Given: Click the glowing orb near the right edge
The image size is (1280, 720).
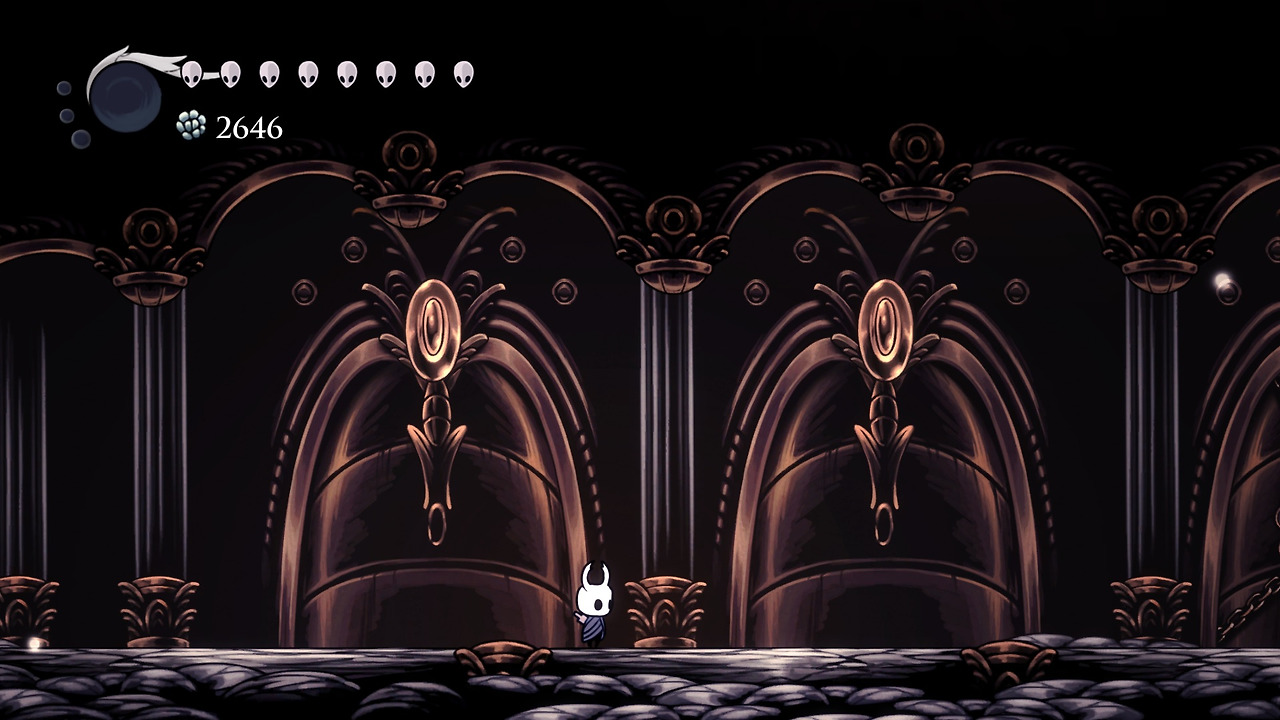Looking at the screenshot, I should click(1221, 278).
